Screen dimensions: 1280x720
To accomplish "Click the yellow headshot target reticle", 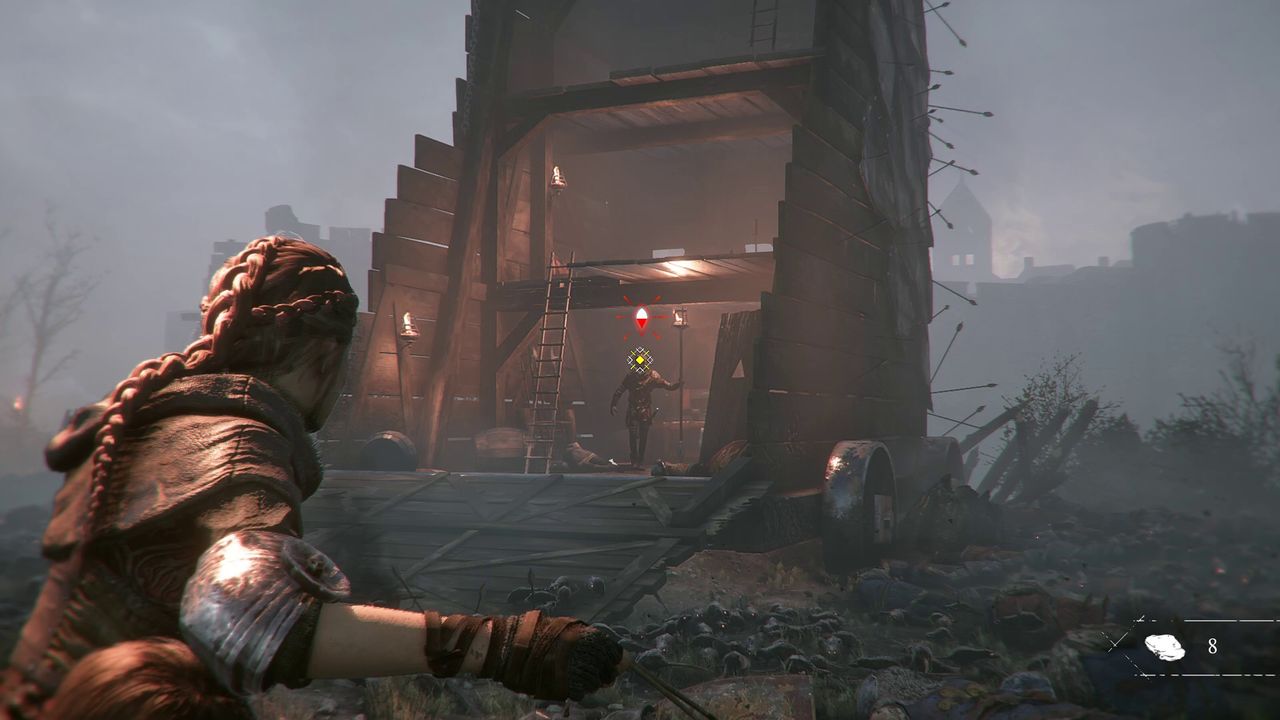I will (x=639, y=359).
